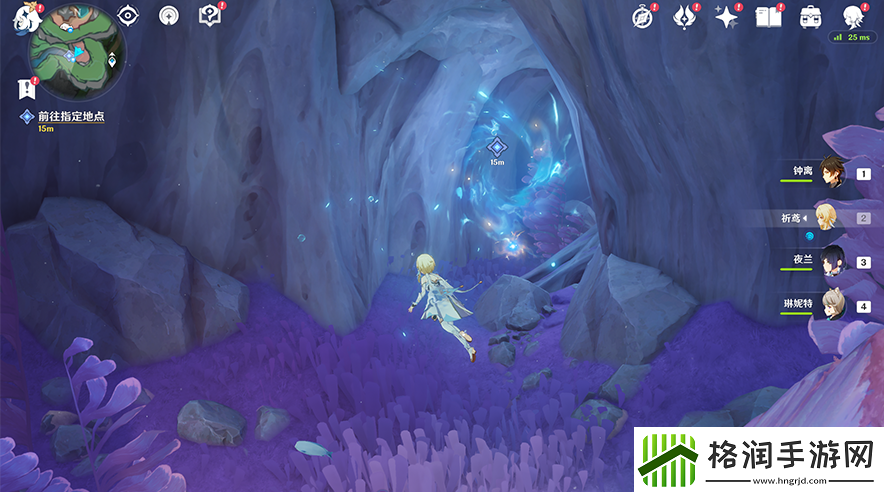This screenshot has height=492, width=884.
Task: Open the backpack inventory
Action: point(810,16)
